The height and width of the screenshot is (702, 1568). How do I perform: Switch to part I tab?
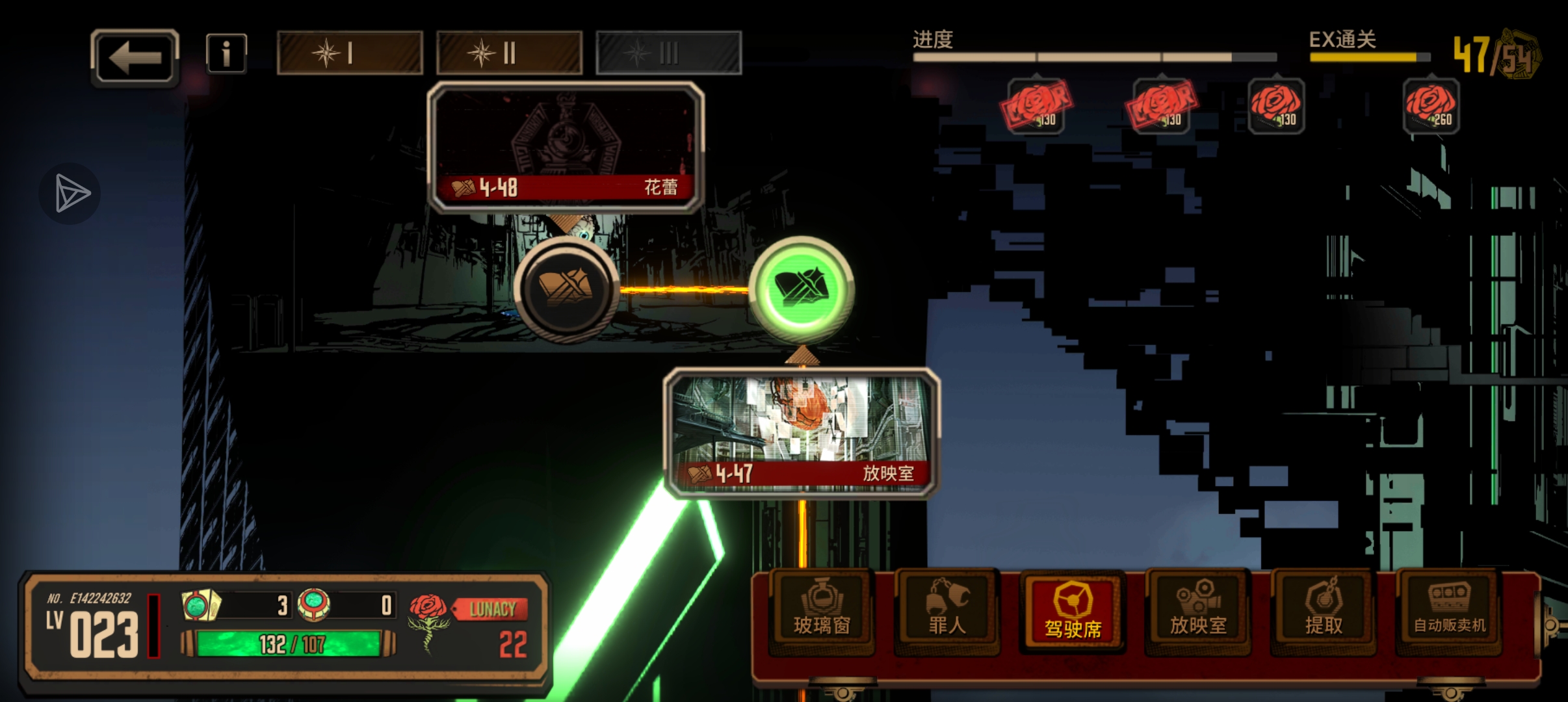coord(350,53)
